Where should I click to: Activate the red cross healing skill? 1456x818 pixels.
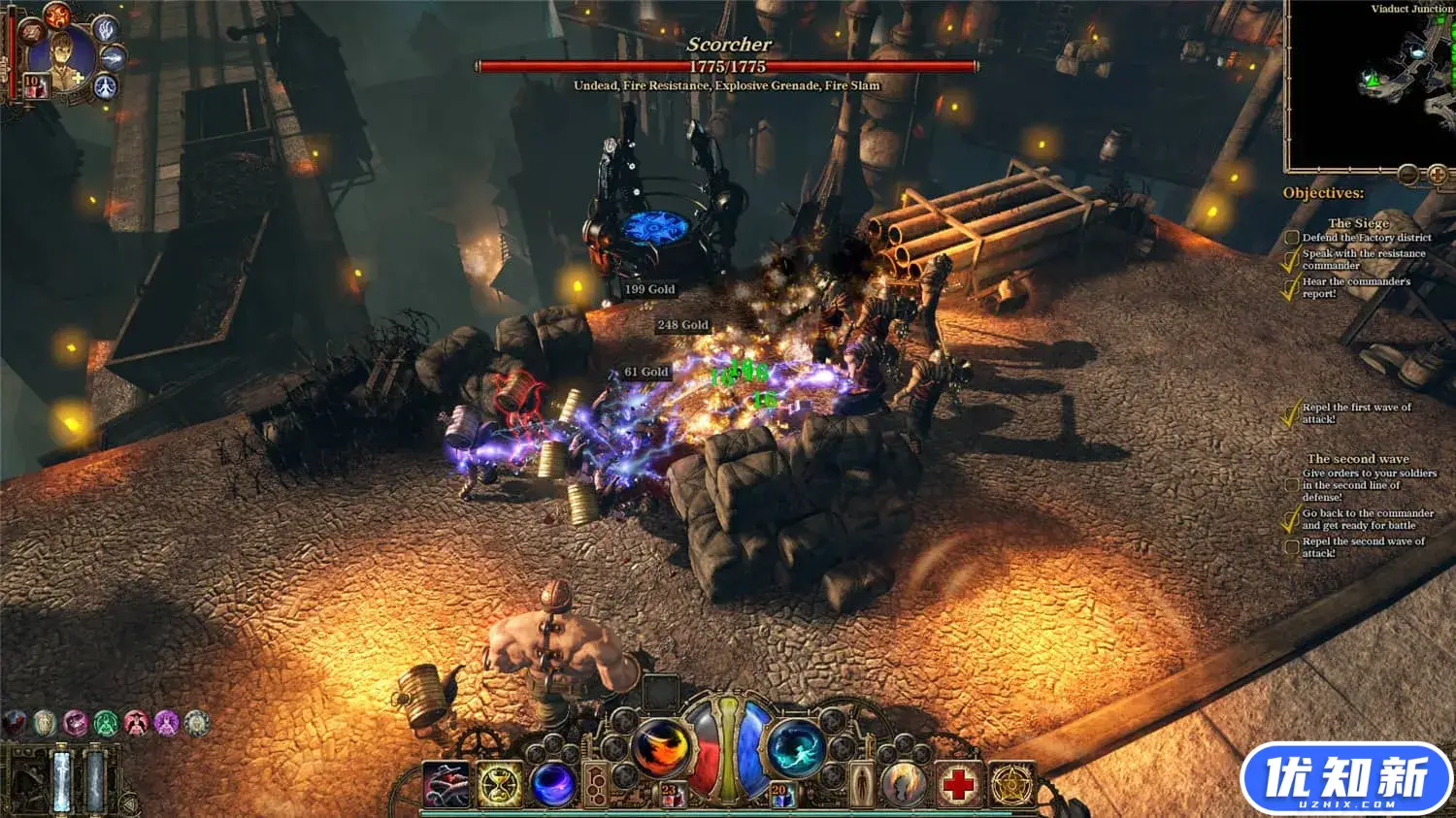(958, 784)
